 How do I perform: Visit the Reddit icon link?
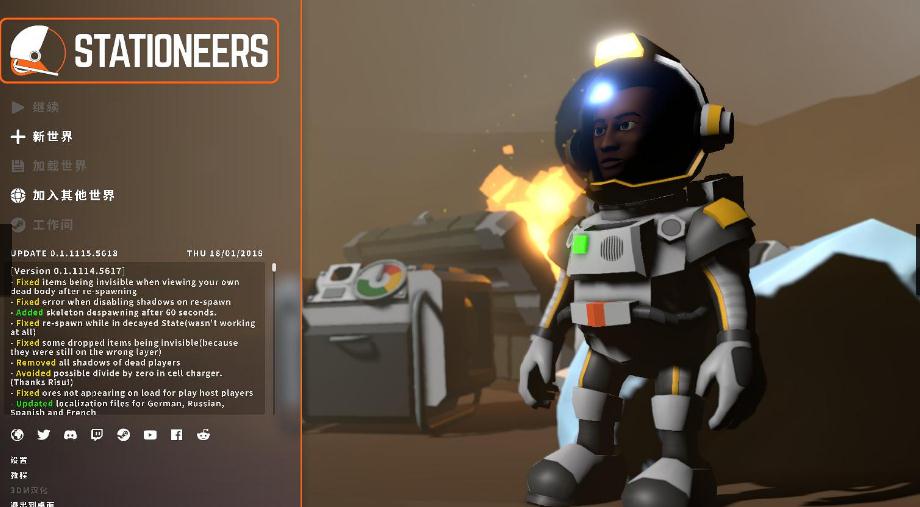click(203, 435)
